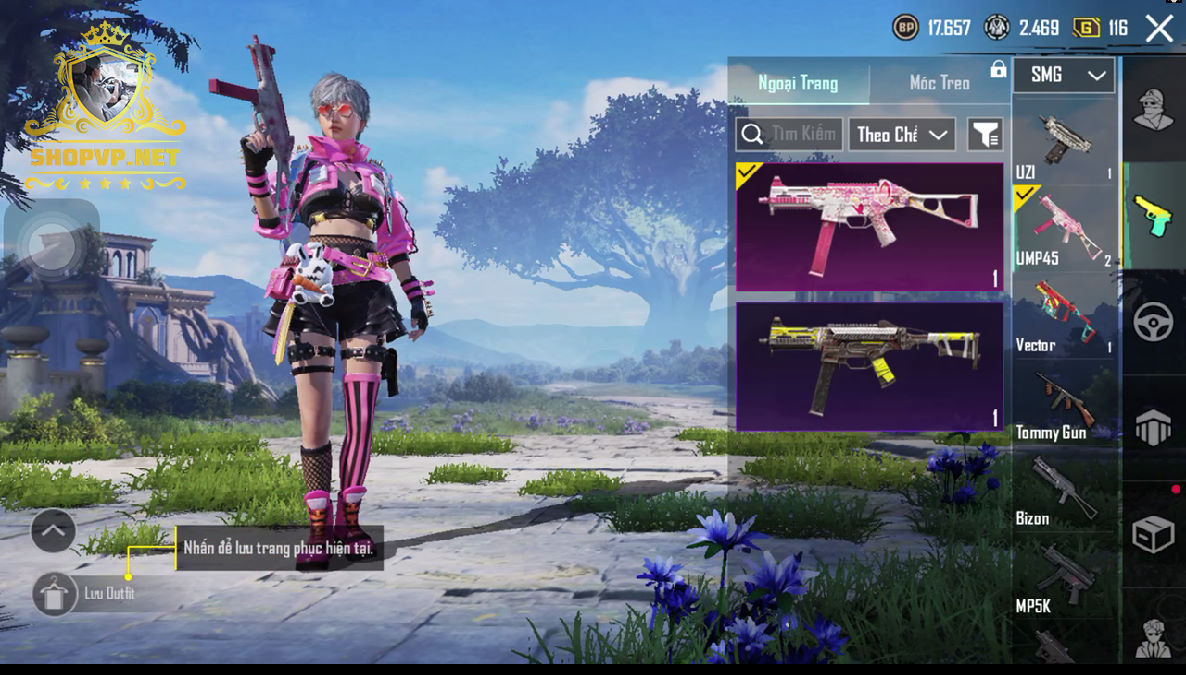Open the character outfit category
This screenshot has height=675, width=1186.
pyautogui.click(x=1153, y=108)
